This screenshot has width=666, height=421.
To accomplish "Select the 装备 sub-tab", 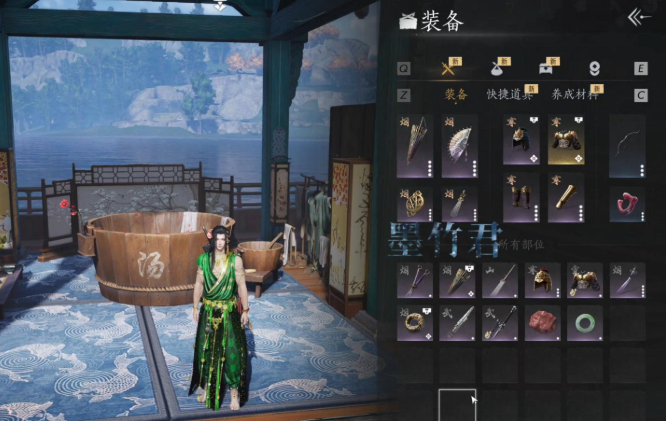I will pyautogui.click(x=456, y=95).
